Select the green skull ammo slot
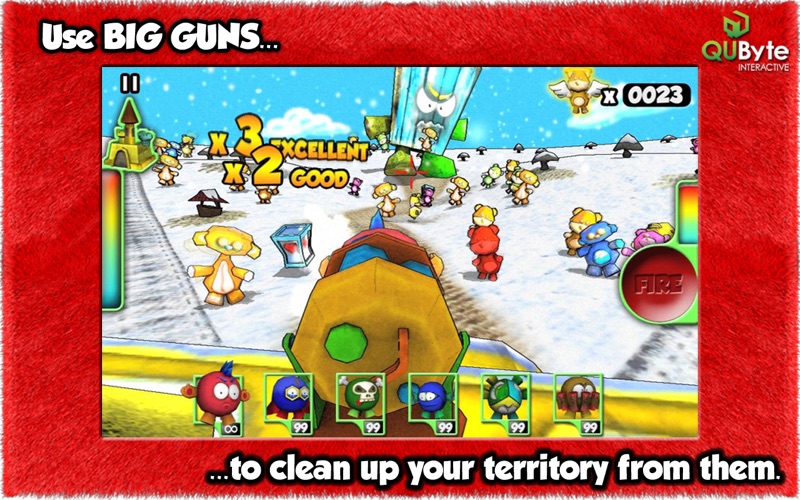Viewport: 800px width, 500px height. [x=360, y=402]
